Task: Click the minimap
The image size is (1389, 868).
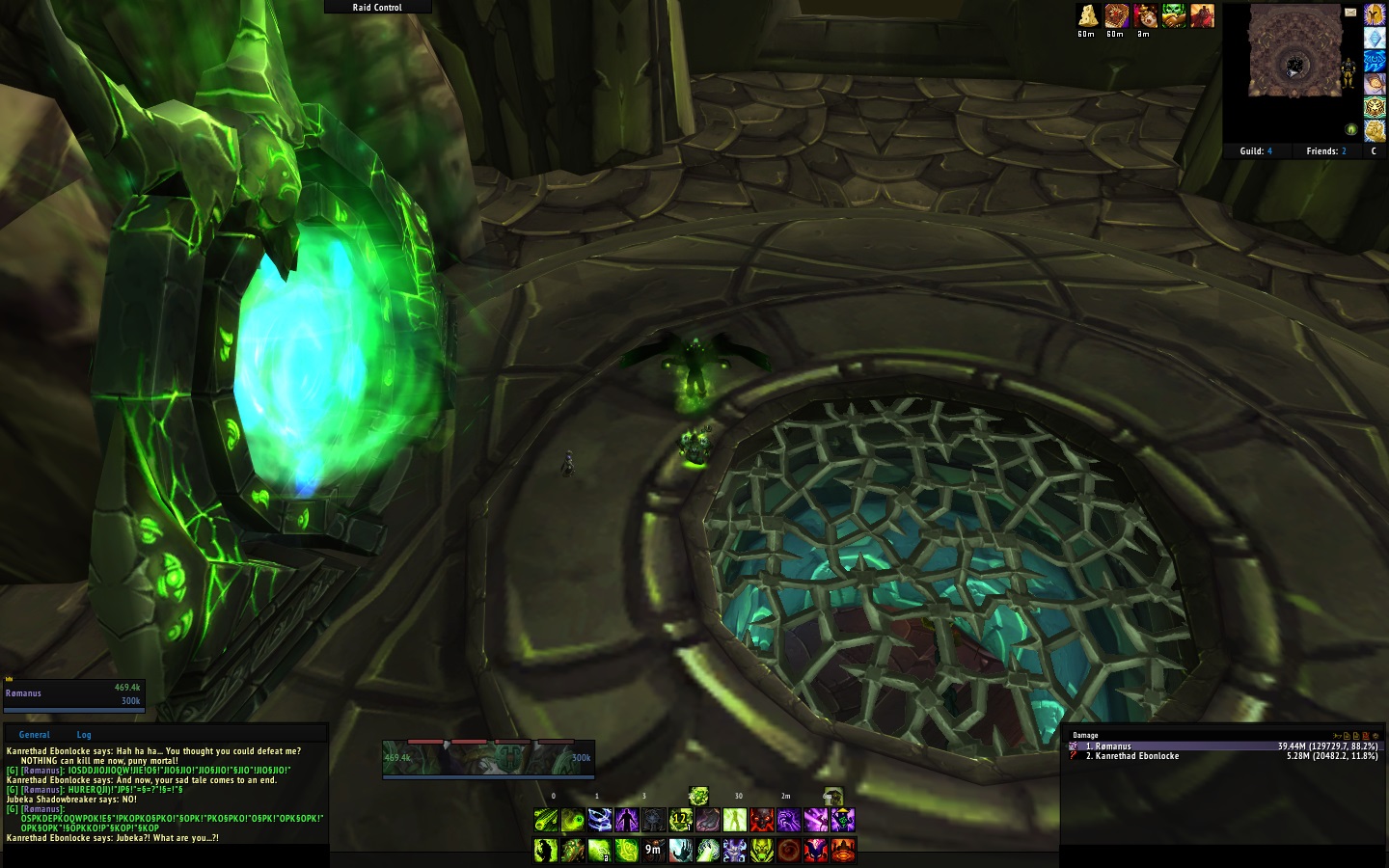Action: (1294, 52)
